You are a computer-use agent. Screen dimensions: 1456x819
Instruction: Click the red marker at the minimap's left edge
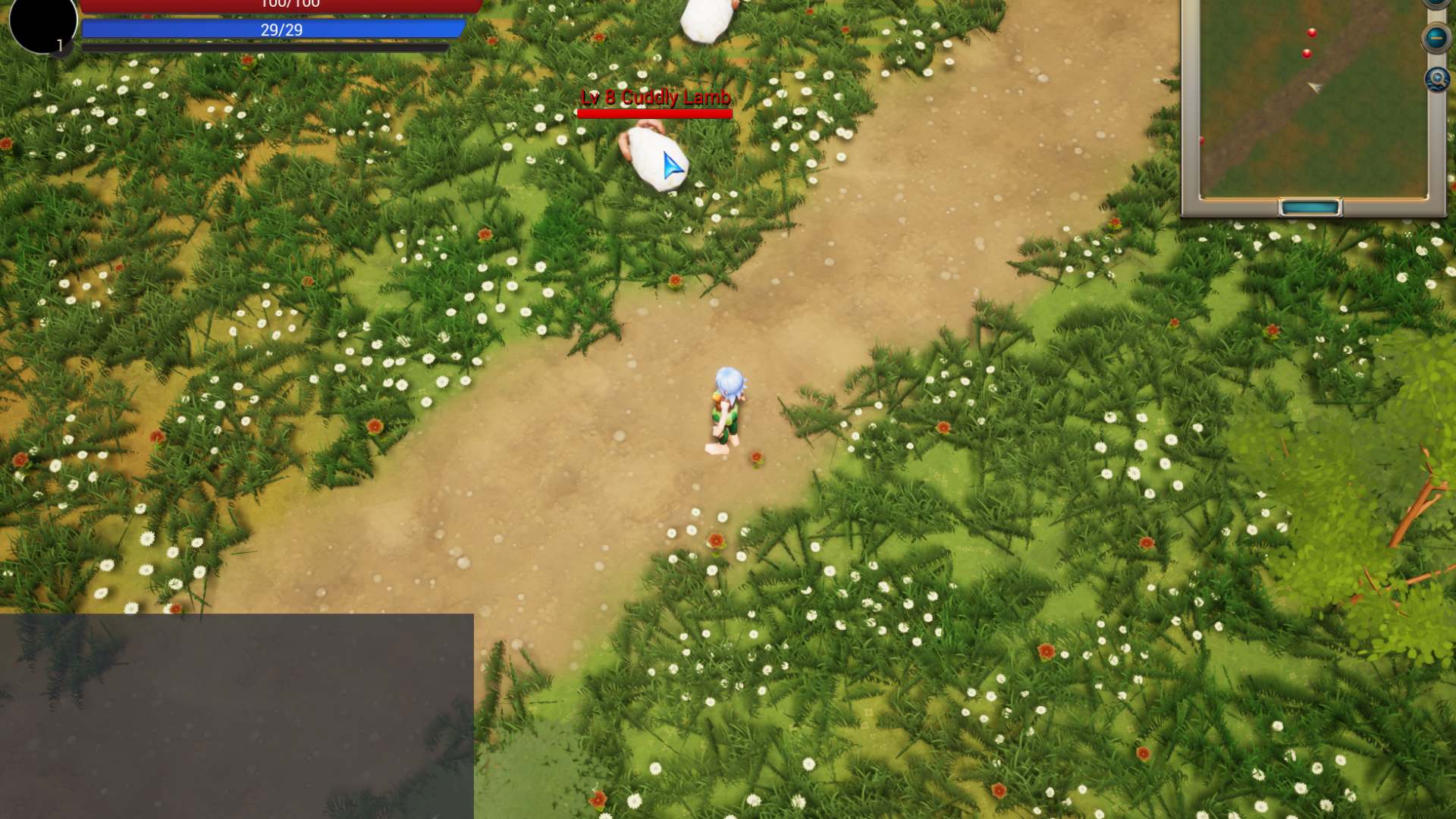coord(1202,140)
